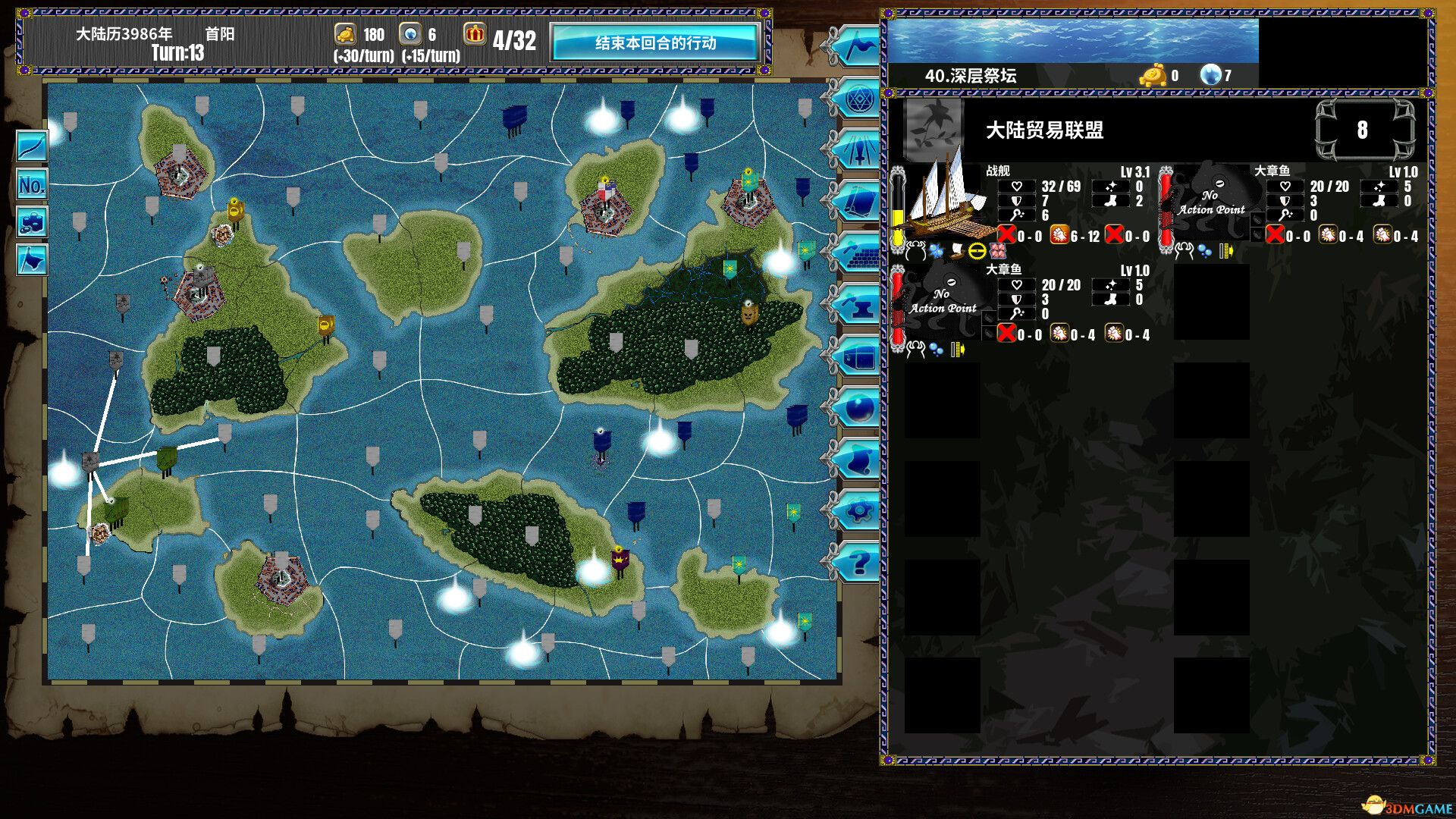Image resolution: width=1456 pixels, height=819 pixels.
Task: Click the question mark help icon
Action: coord(859,557)
